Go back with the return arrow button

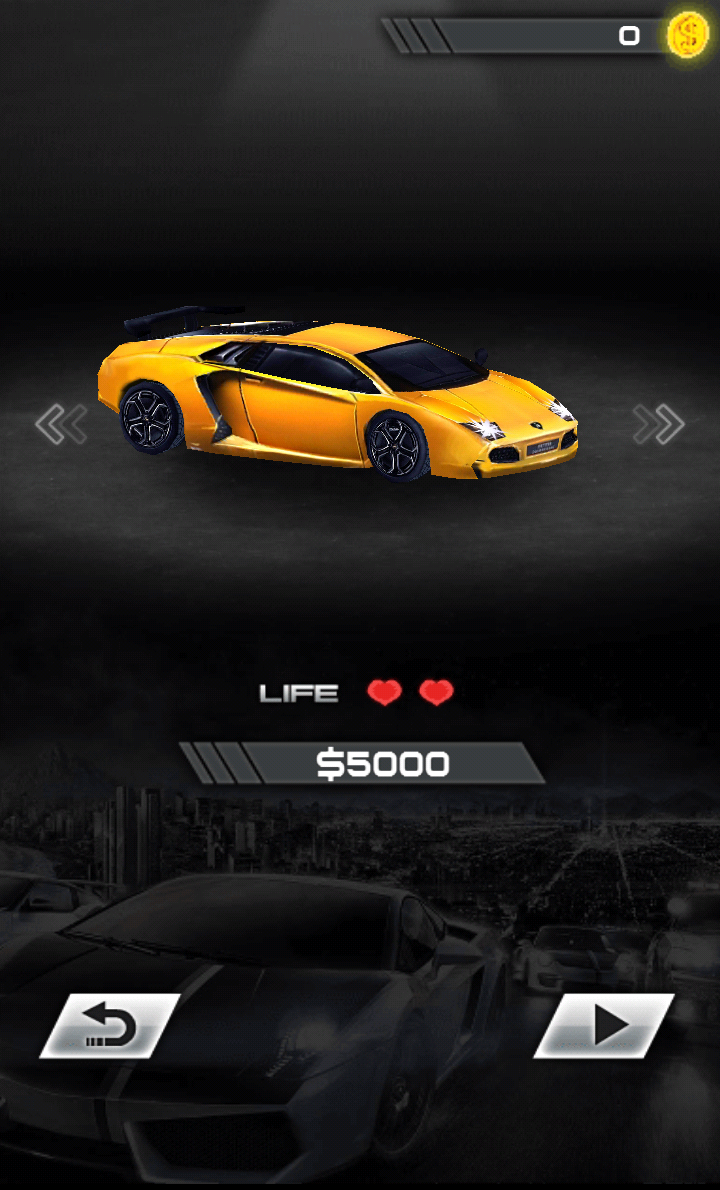tap(110, 1026)
